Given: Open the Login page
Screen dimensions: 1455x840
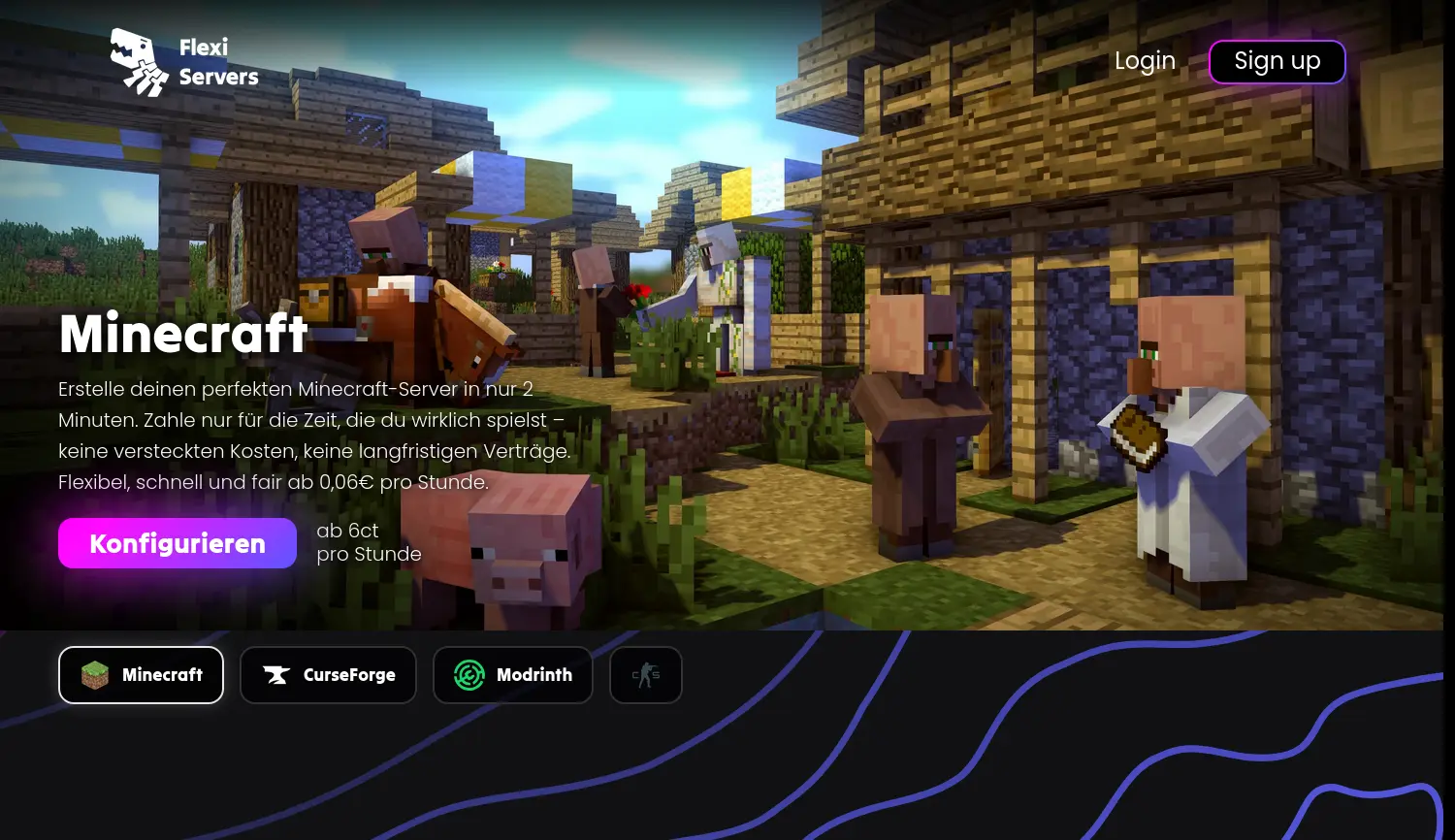Looking at the screenshot, I should tap(1145, 61).
